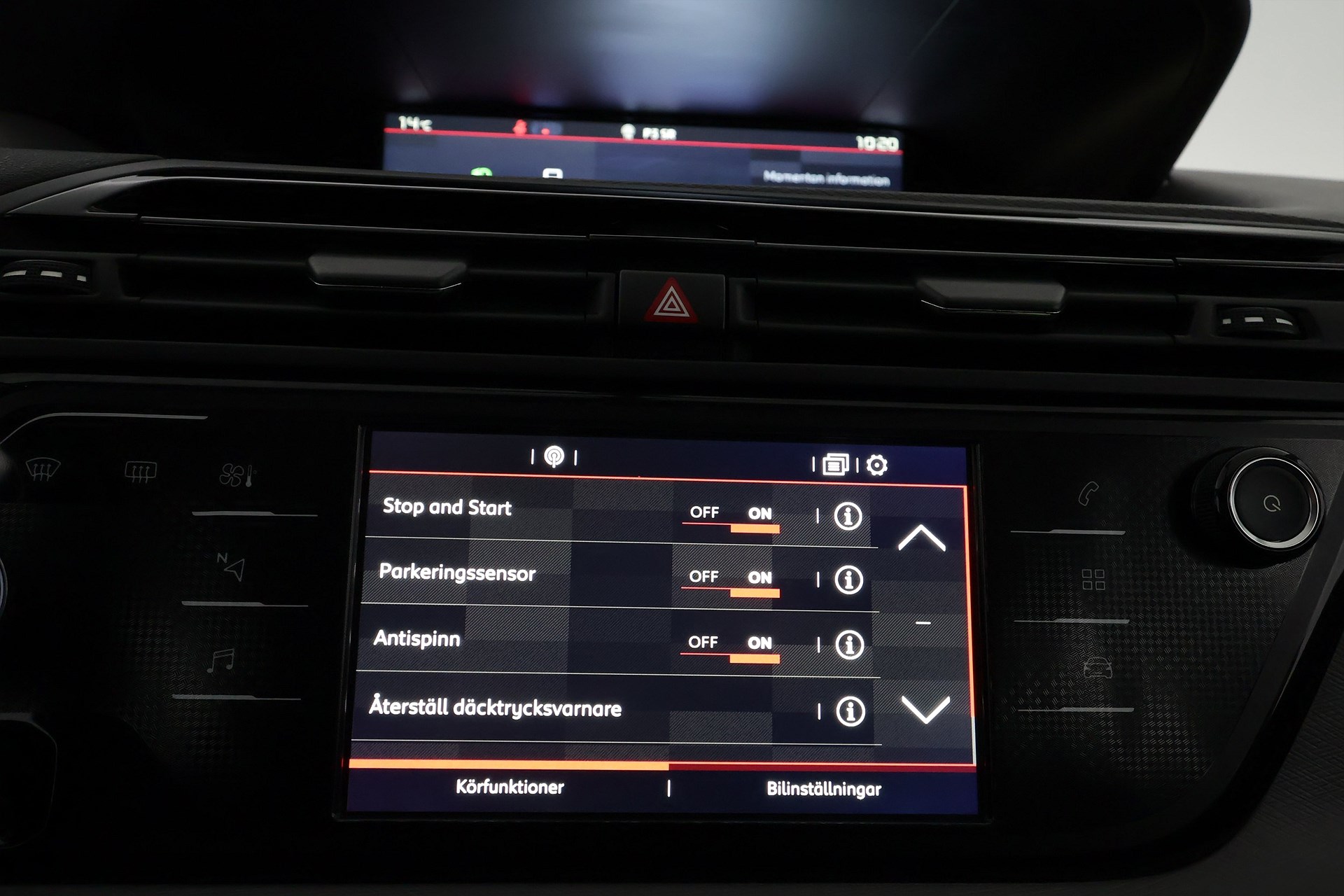Show info for Antispinn

(849, 645)
